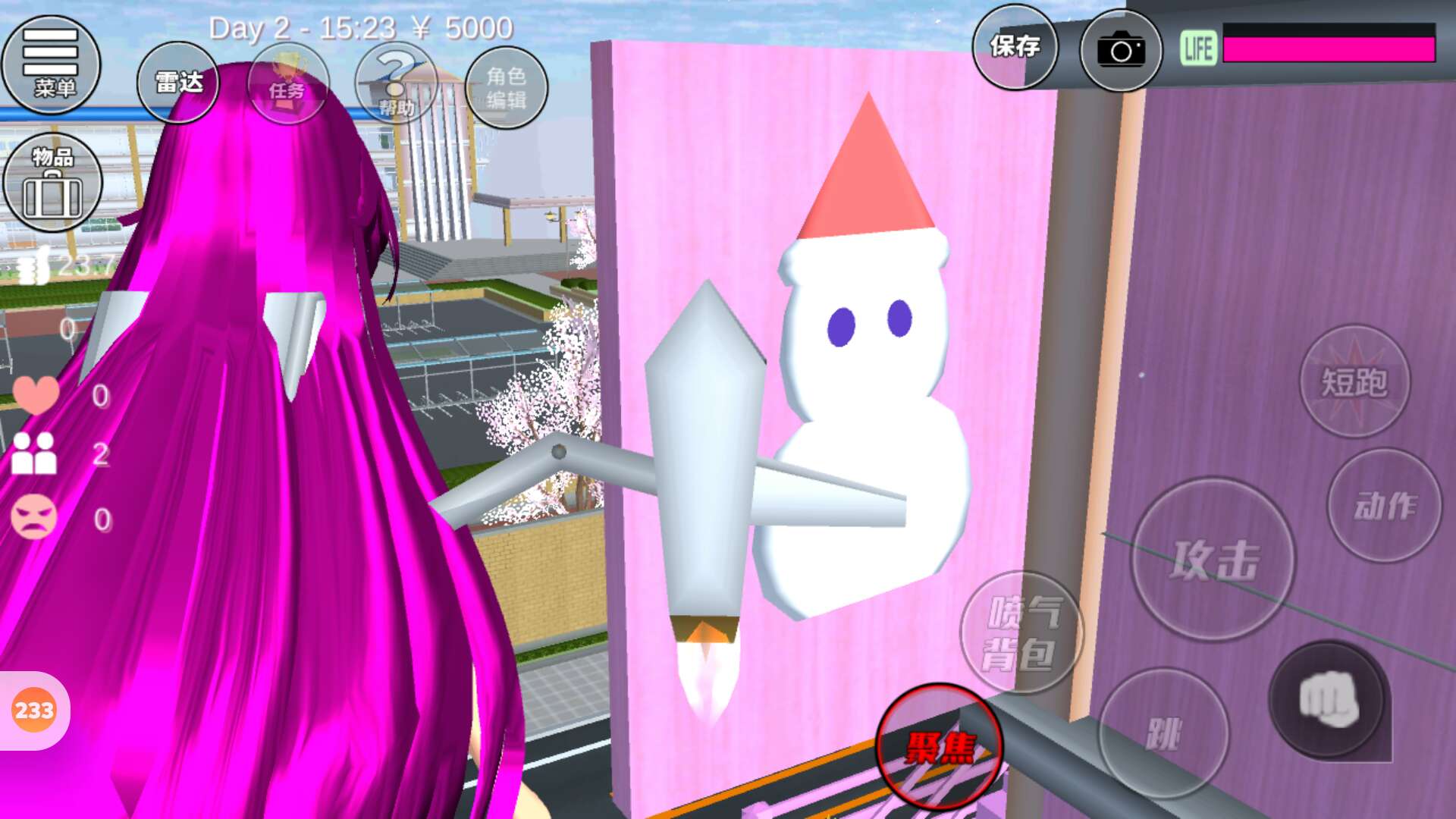The height and width of the screenshot is (819, 1456).
Task: Open 角色编辑 character editor
Action: click(506, 88)
